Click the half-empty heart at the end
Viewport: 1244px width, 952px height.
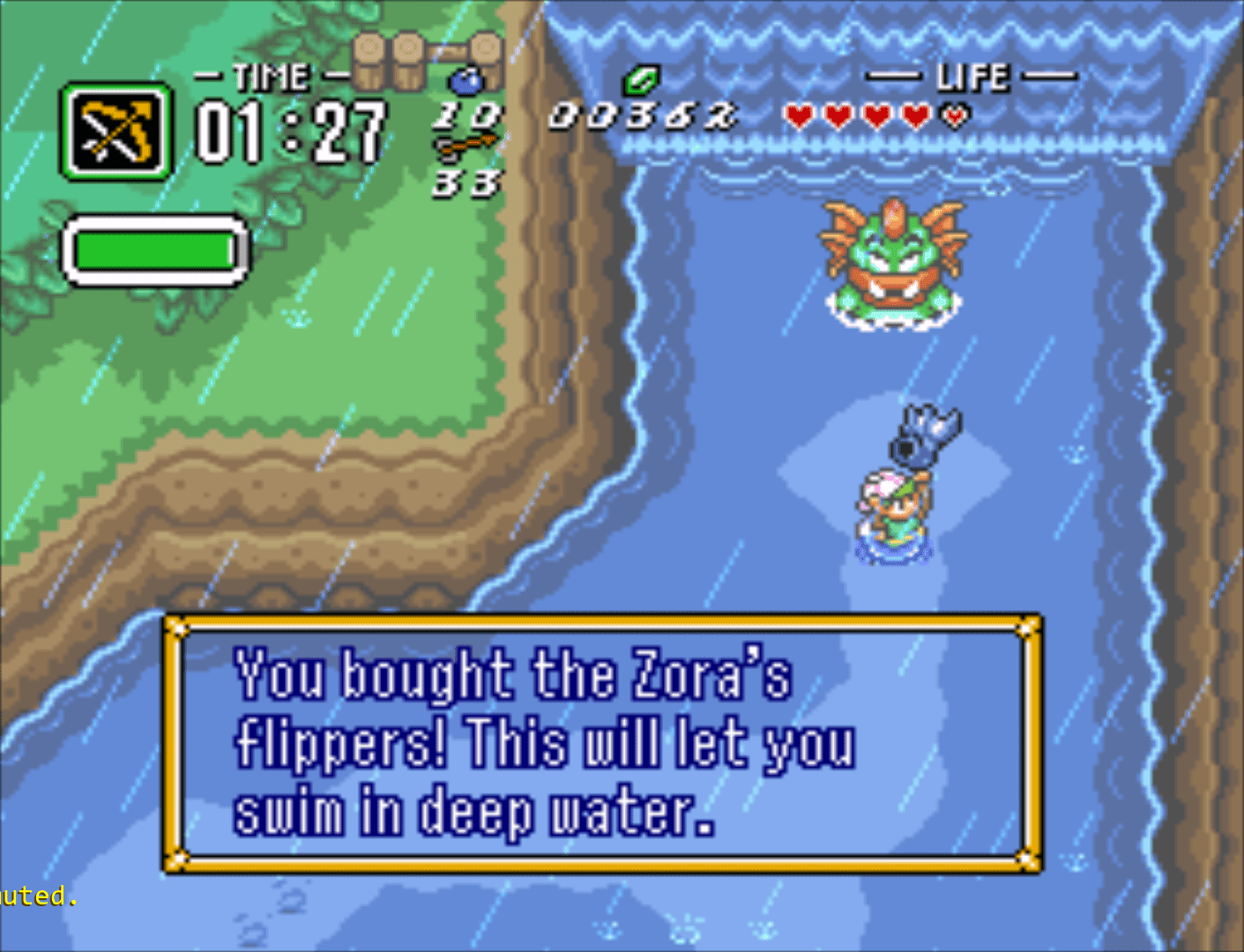[953, 116]
